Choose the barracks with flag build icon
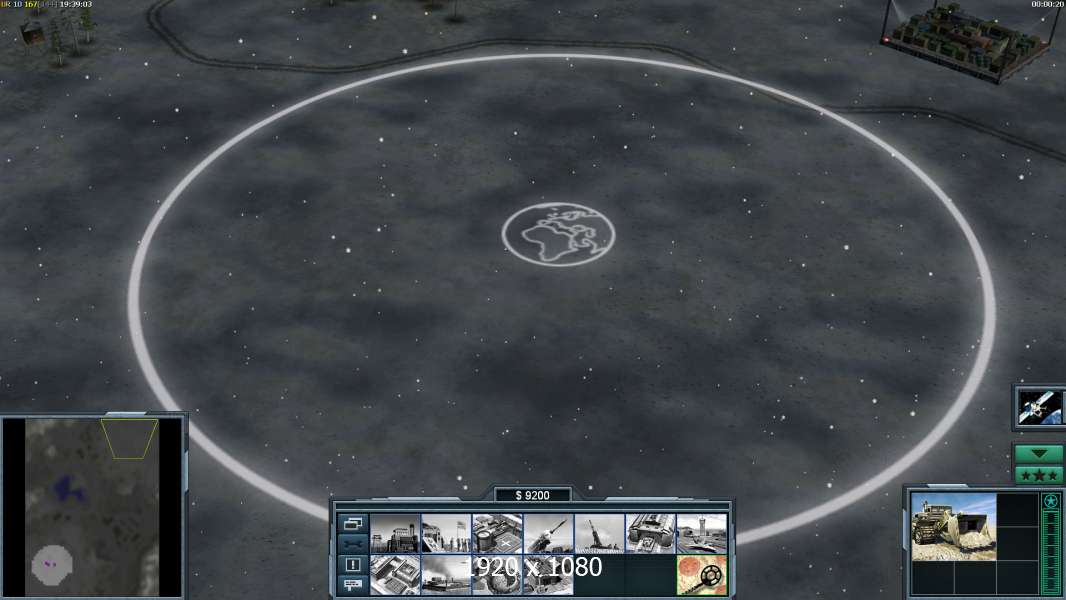This screenshot has height=600, width=1066. [446, 533]
